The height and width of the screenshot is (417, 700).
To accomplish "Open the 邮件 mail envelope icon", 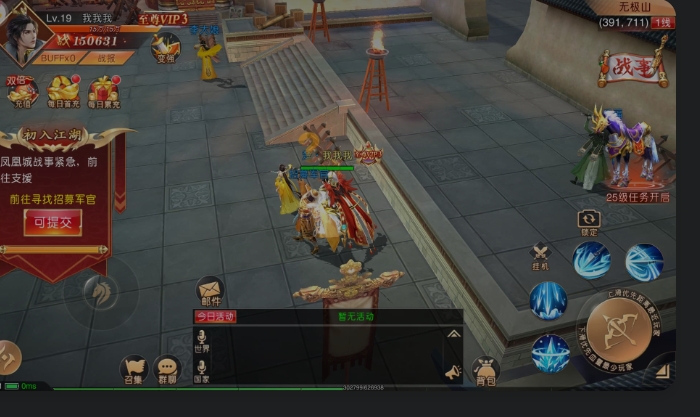I will point(211,290).
